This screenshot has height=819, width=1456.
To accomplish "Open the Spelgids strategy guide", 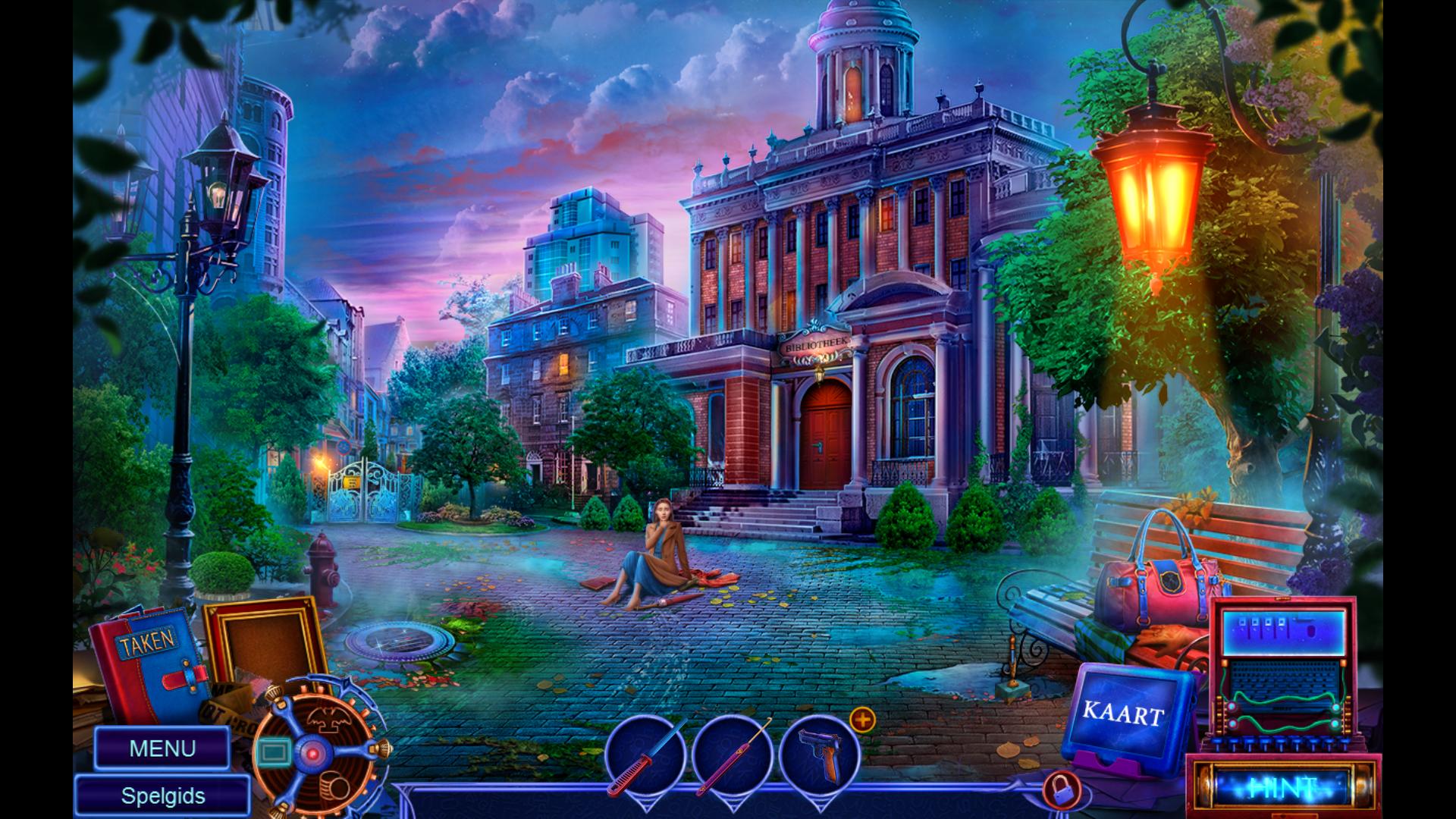I will click(x=162, y=796).
